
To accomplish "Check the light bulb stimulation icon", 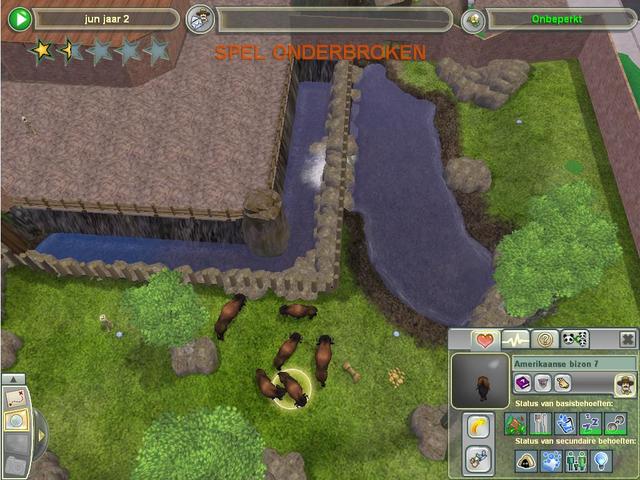I will pyautogui.click(x=602, y=461).
